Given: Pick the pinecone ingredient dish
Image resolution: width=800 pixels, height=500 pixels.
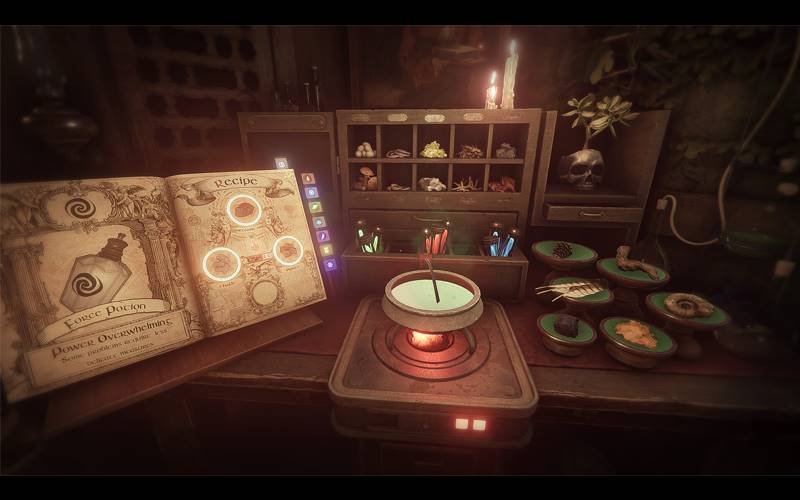Looking at the screenshot, I should (563, 251).
